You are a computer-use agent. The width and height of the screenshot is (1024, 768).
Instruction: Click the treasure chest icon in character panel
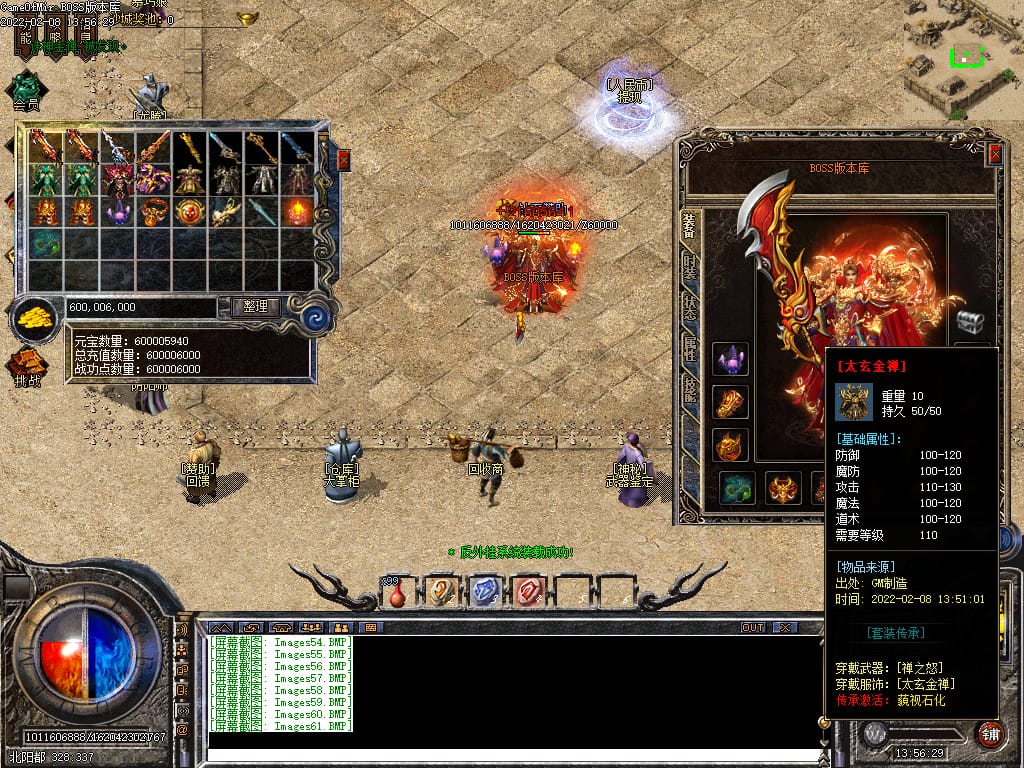[970, 321]
